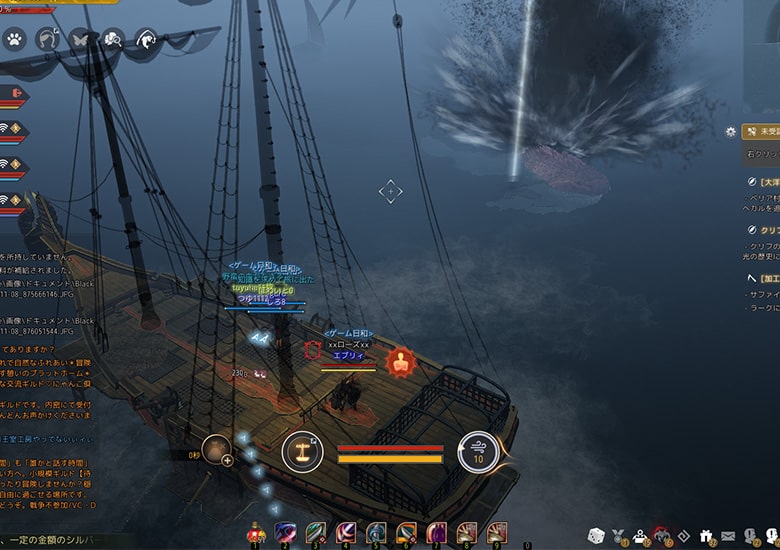The width and height of the screenshot is (780, 550).
Task: Click the horse head mount icon
Action: (x=145, y=40)
